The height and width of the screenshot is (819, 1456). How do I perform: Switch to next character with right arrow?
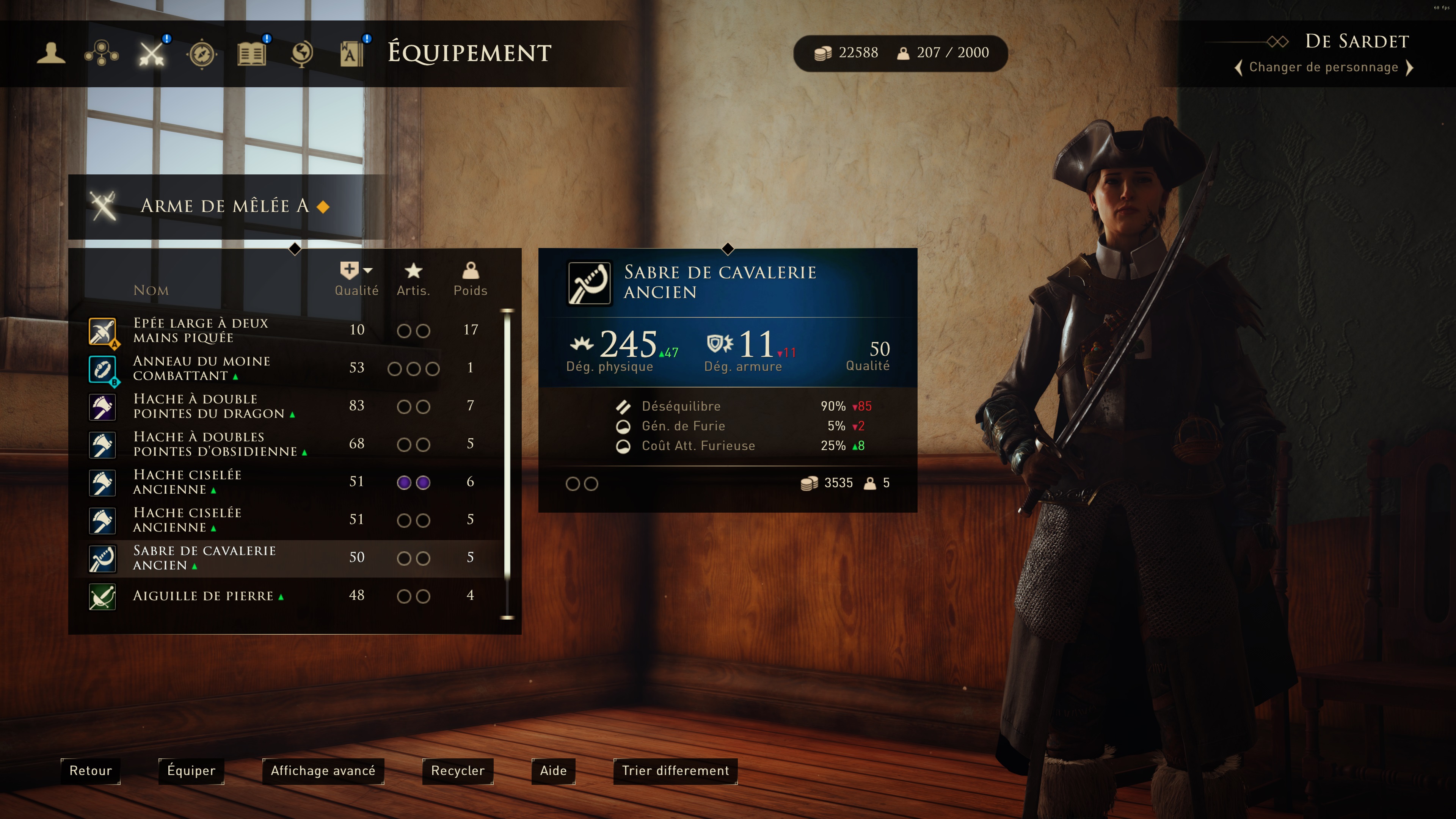[1410, 68]
